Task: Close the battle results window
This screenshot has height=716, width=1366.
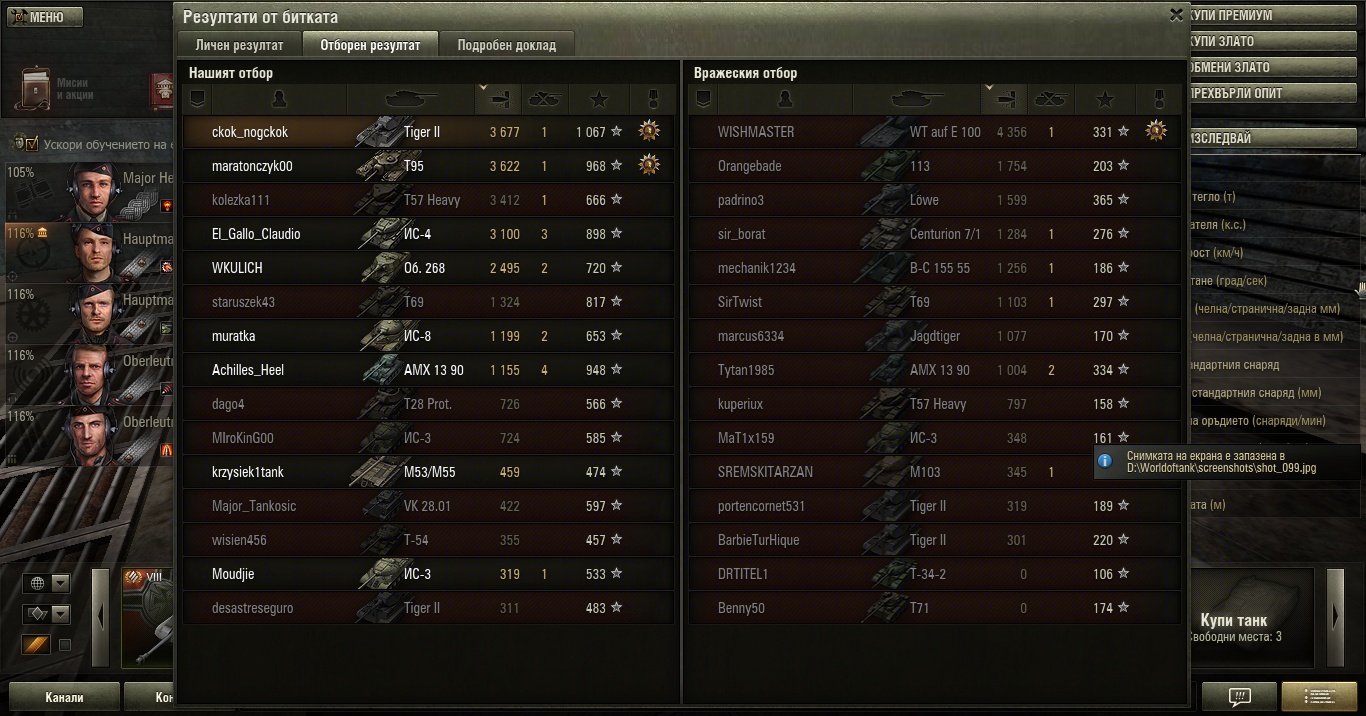Action: [x=1176, y=15]
